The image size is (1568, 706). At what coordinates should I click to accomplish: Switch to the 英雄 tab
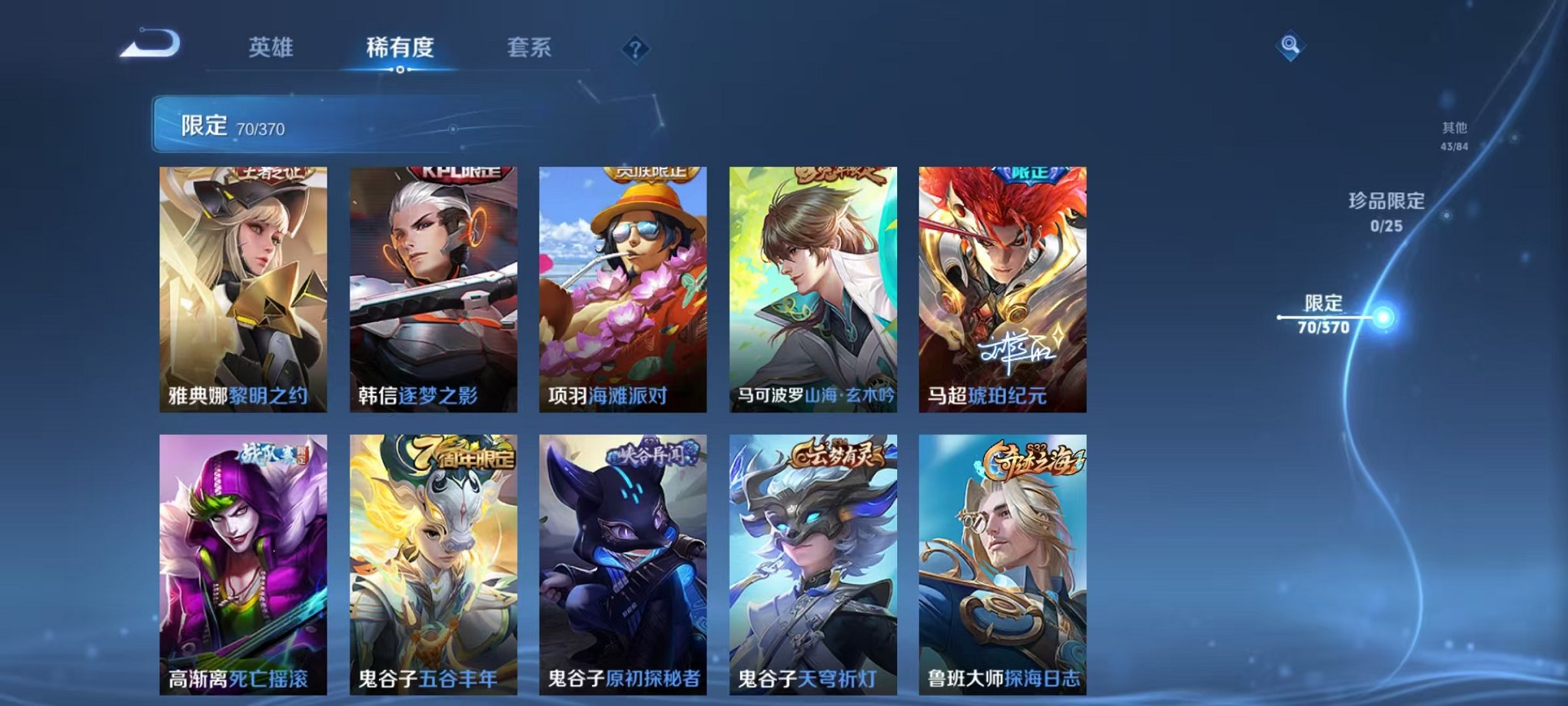271,48
